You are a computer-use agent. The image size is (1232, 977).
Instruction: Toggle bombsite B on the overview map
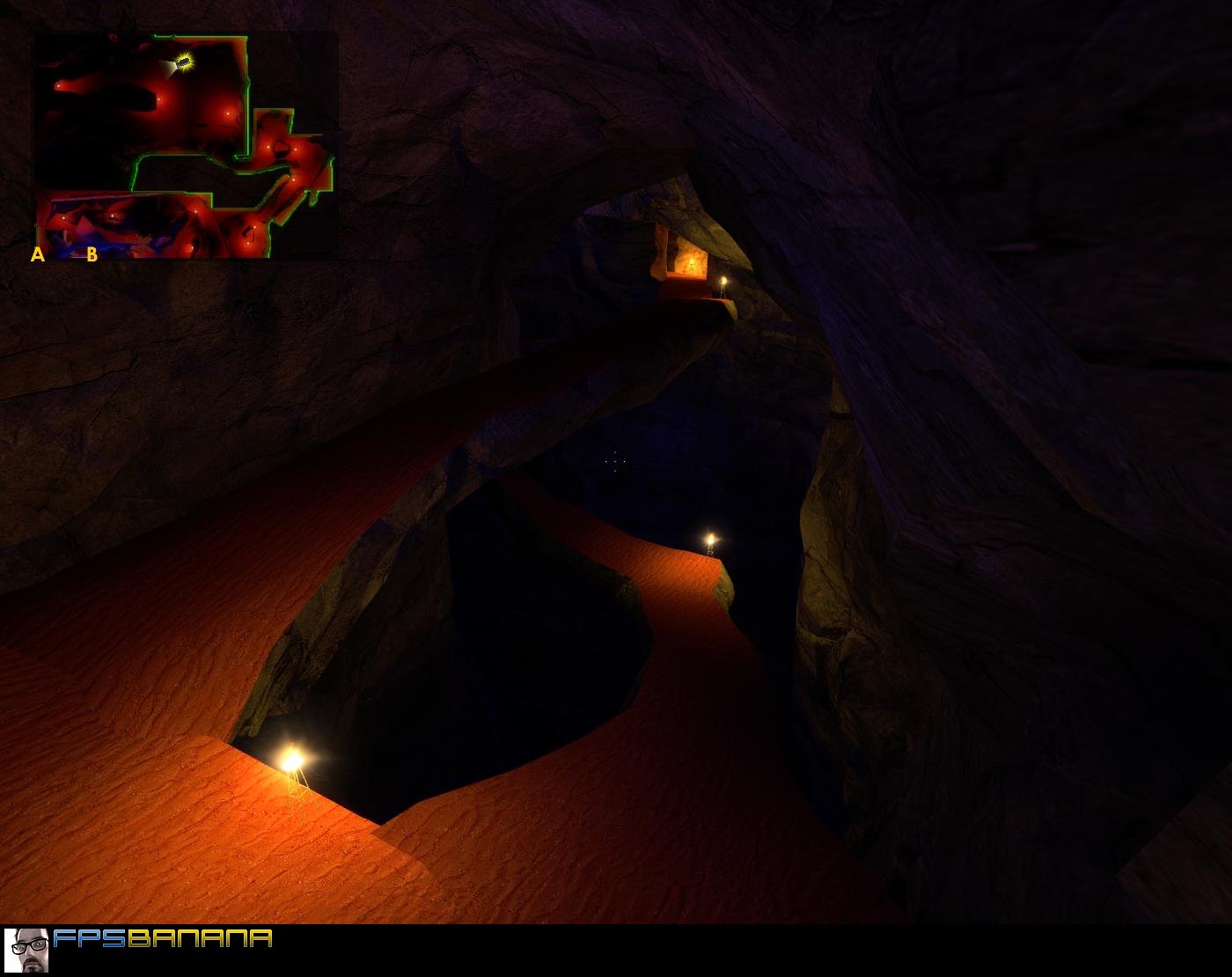click(x=92, y=255)
